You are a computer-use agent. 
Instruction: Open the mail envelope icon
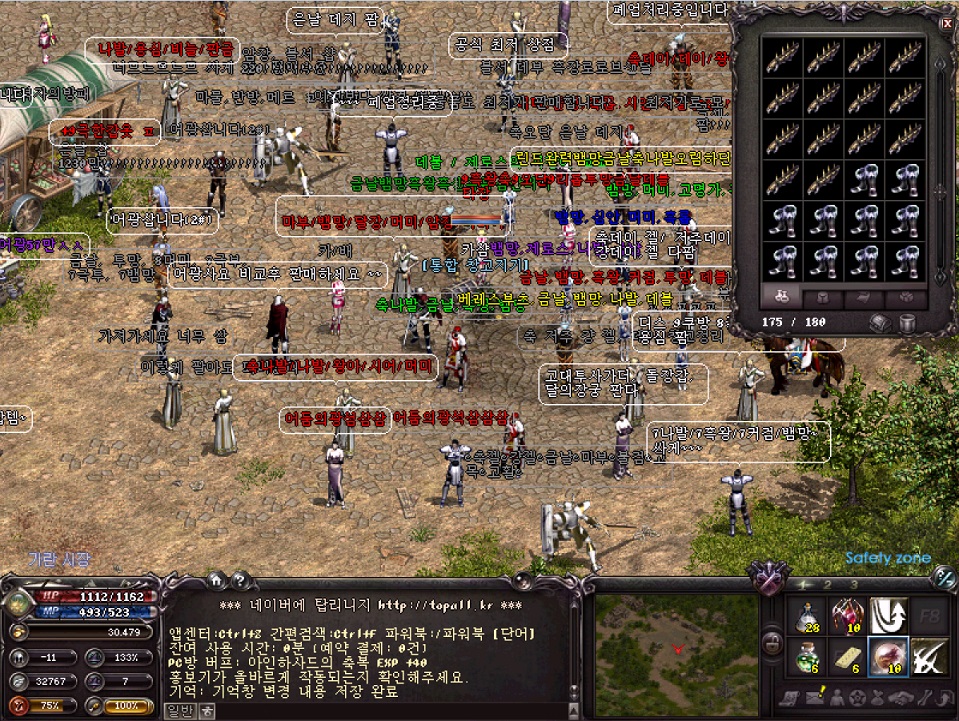coord(813,697)
